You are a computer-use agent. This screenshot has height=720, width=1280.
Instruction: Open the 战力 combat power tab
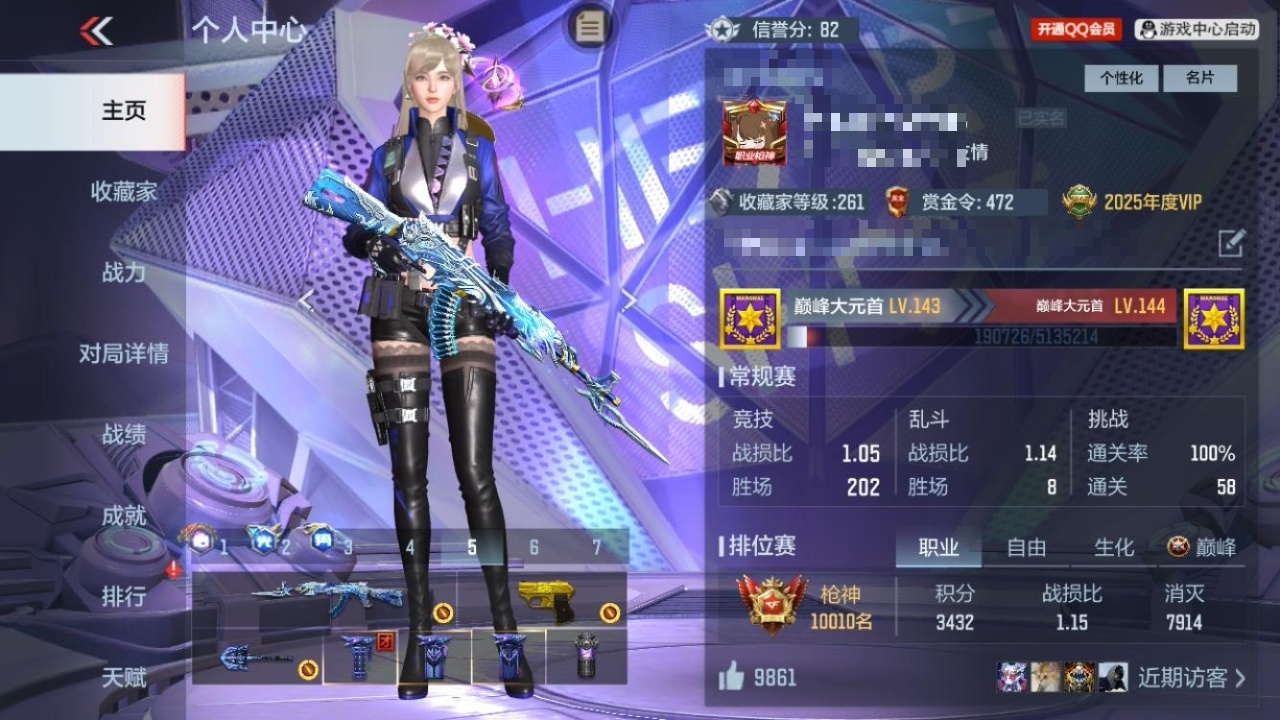coord(123,272)
